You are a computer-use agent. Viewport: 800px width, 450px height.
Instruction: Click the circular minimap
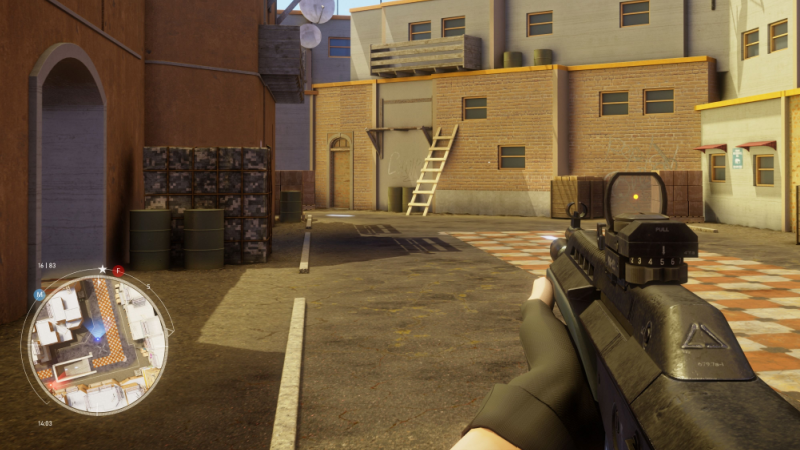[97, 344]
